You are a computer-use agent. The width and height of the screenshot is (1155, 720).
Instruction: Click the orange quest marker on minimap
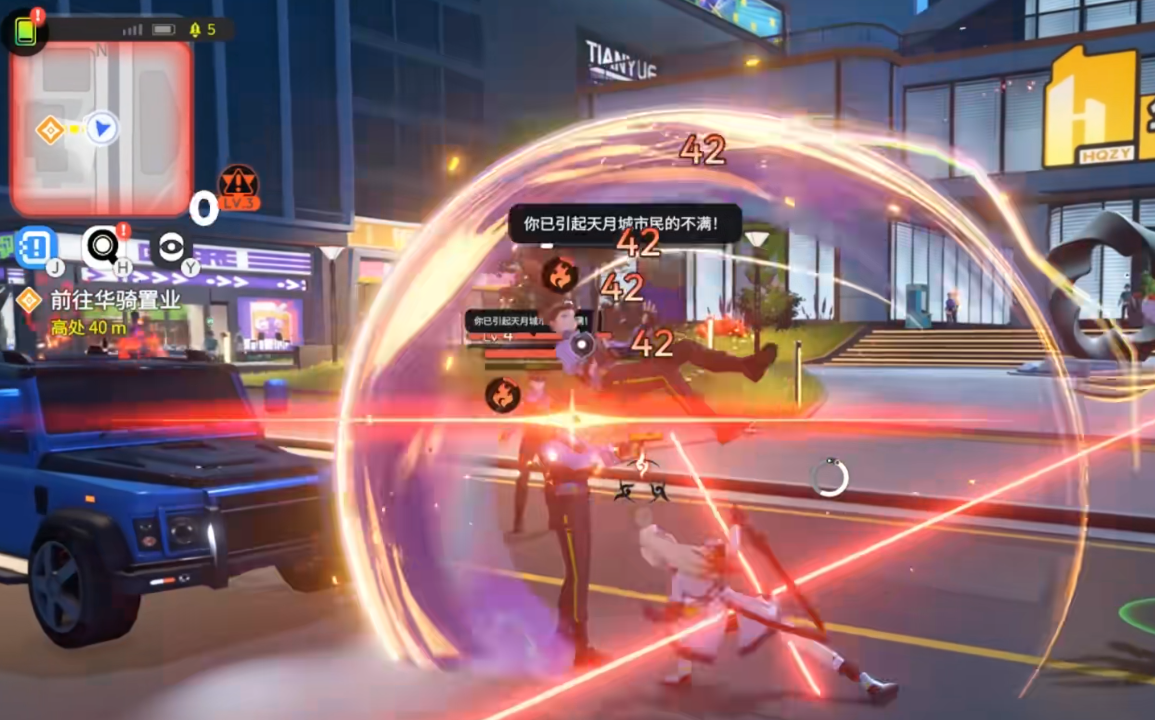coord(49,129)
